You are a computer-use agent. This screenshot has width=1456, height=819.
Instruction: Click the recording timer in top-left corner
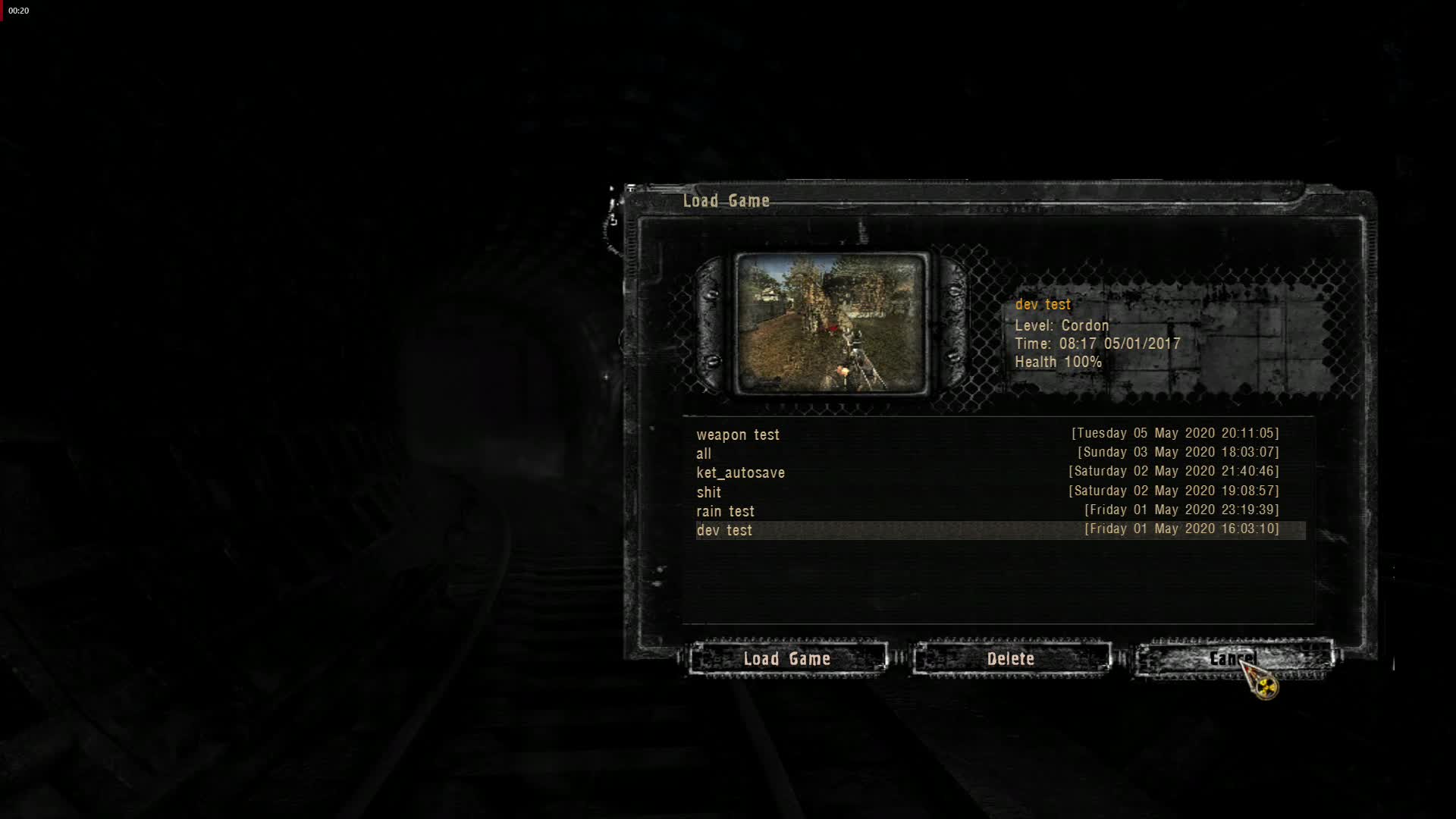pos(18,11)
